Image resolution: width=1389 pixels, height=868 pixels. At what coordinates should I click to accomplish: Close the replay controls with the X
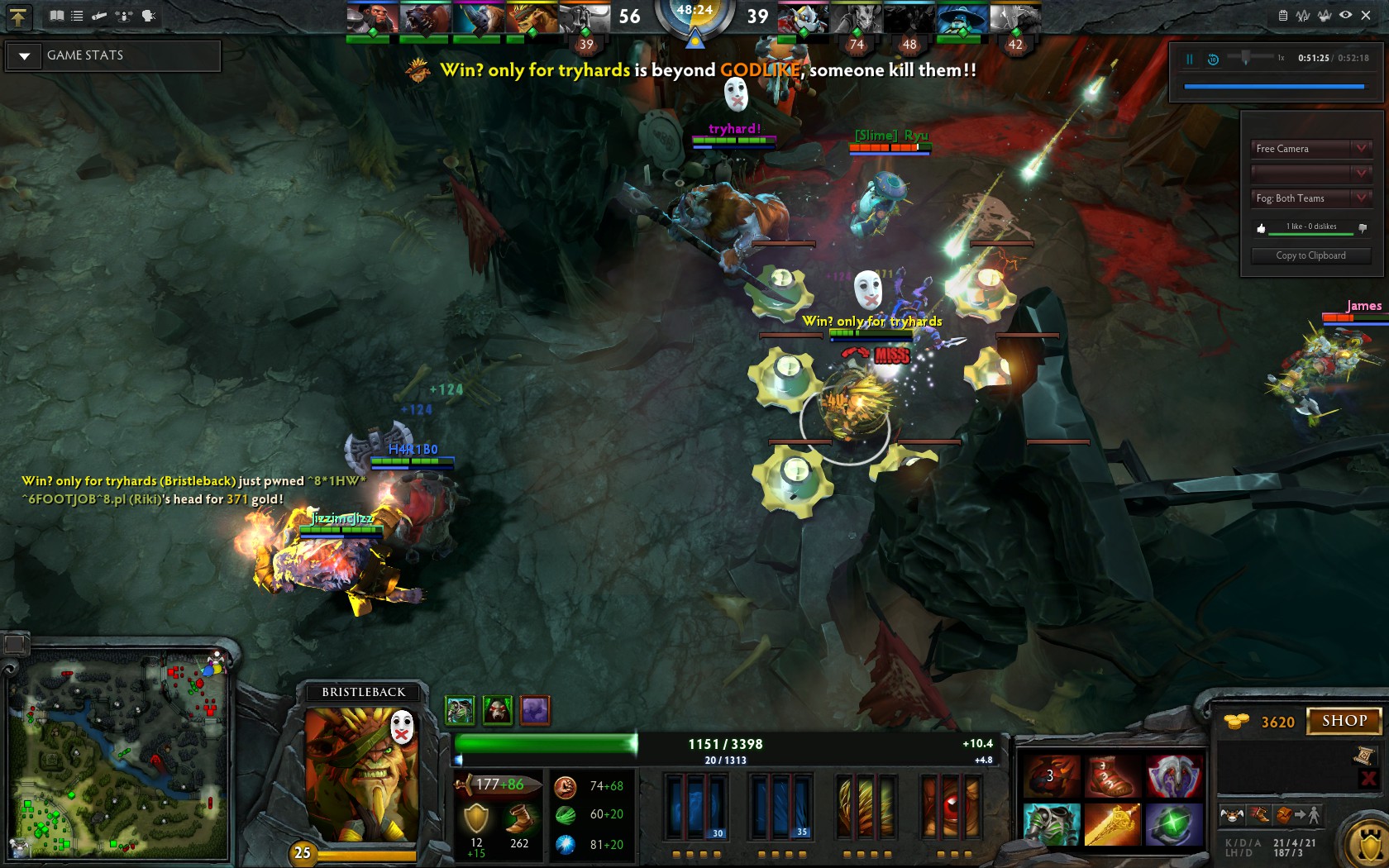[1366, 15]
